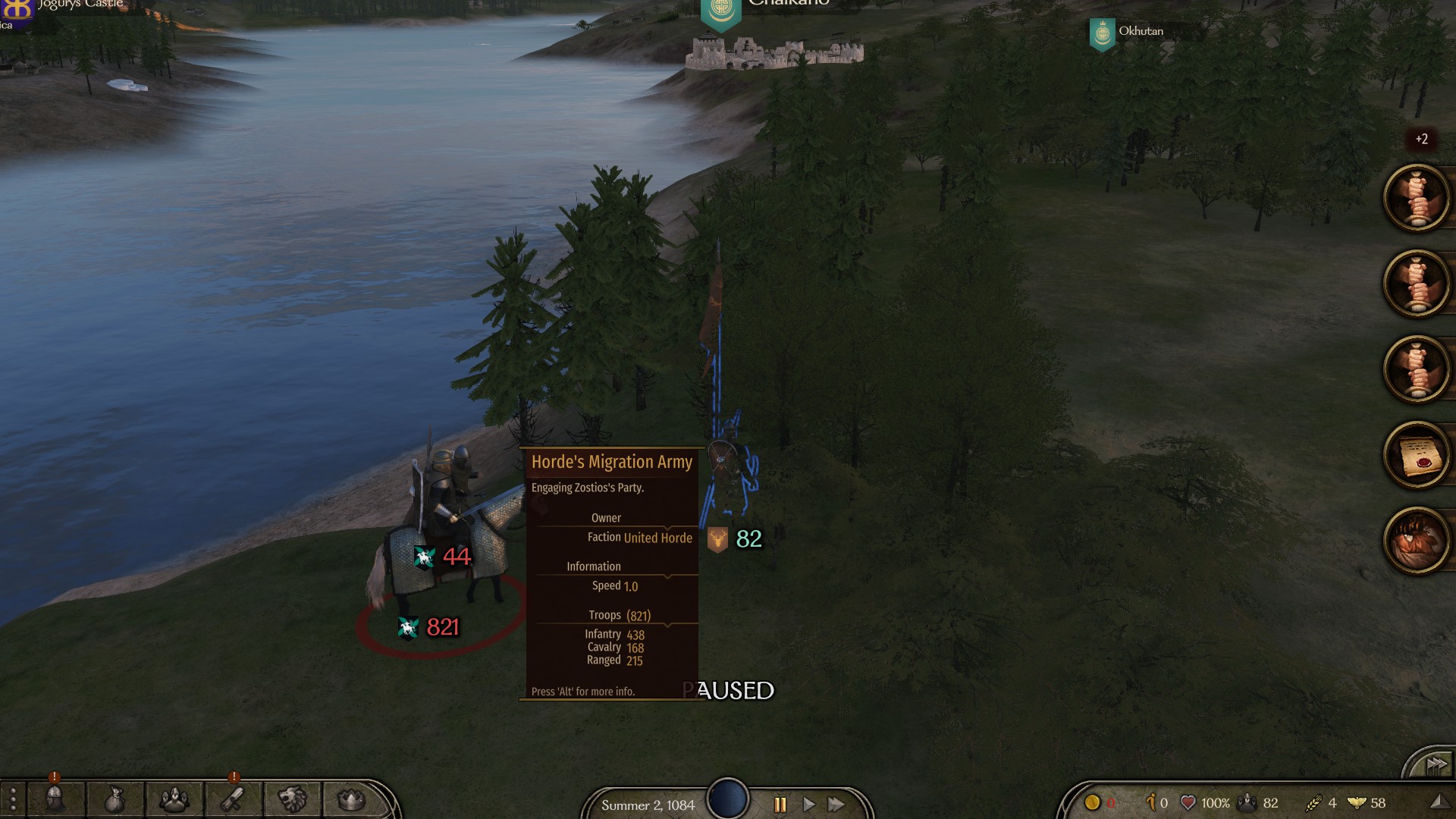Show the +2 hidden notifications
The image size is (1456, 819).
click(1421, 140)
